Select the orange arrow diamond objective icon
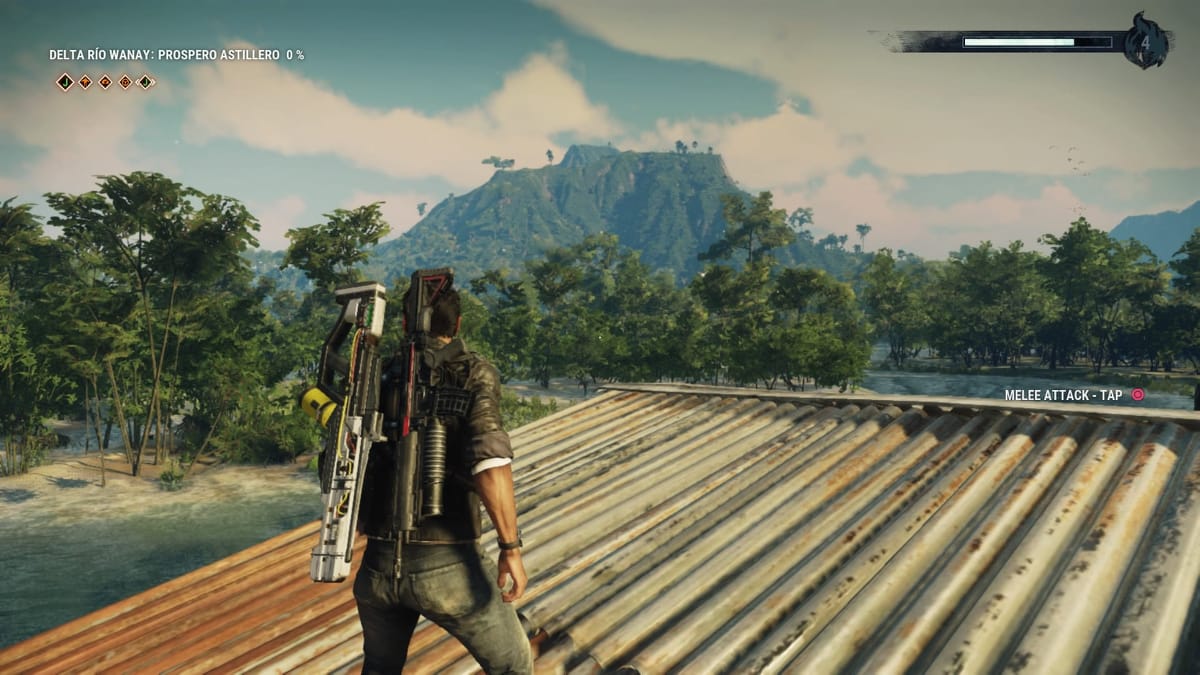 85,82
